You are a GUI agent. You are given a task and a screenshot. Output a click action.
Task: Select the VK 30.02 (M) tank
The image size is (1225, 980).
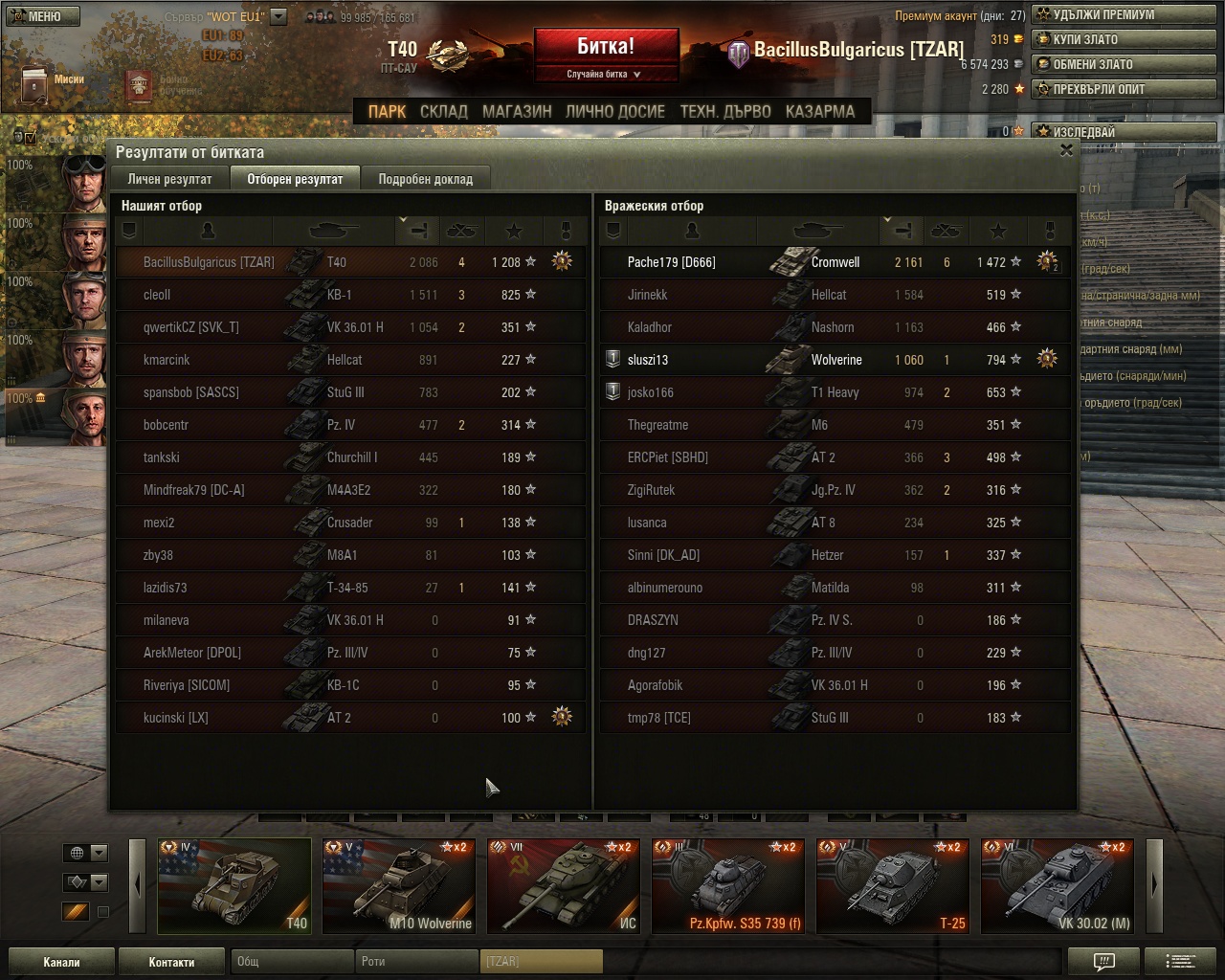point(1057,886)
